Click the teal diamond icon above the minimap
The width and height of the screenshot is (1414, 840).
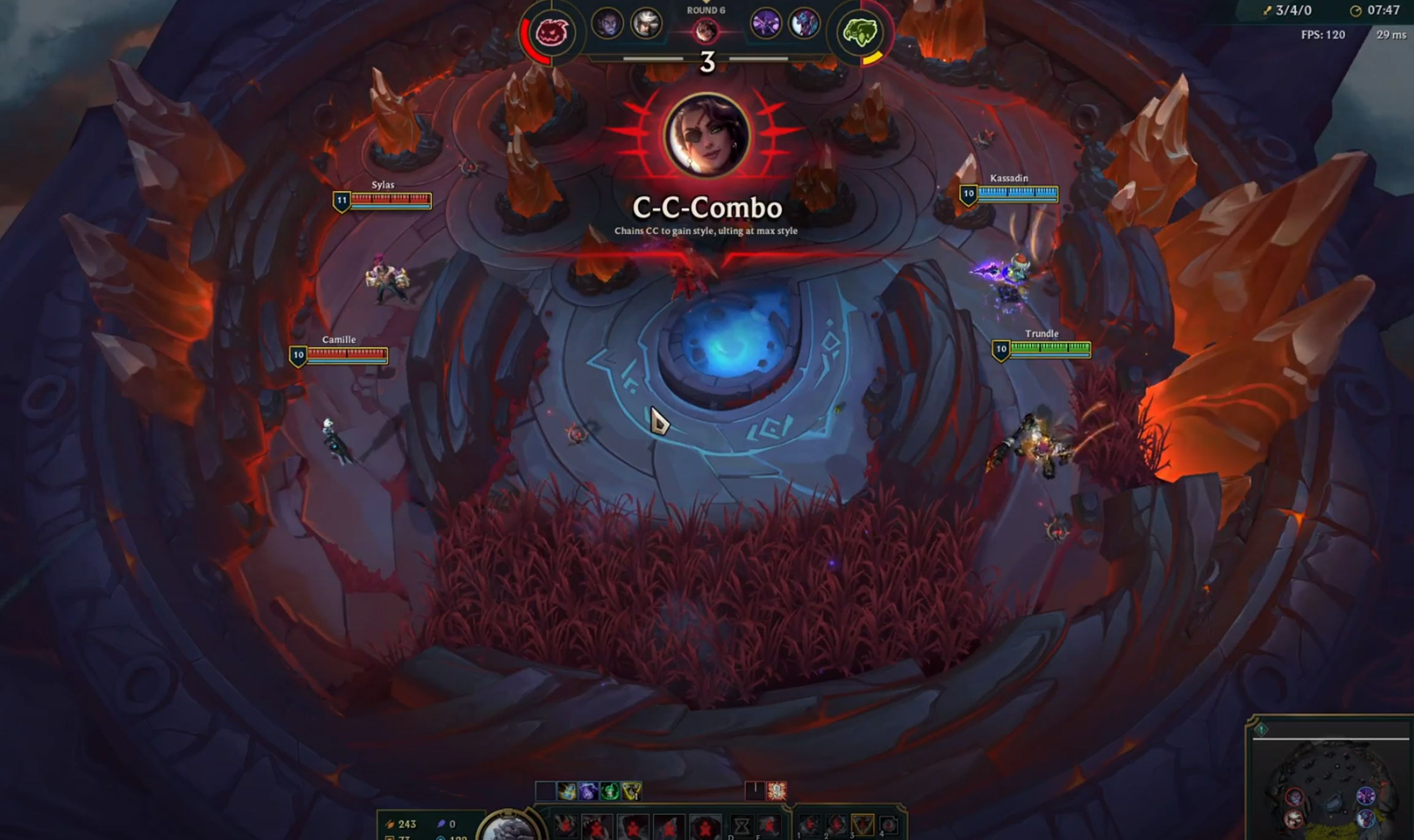point(1261,729)
